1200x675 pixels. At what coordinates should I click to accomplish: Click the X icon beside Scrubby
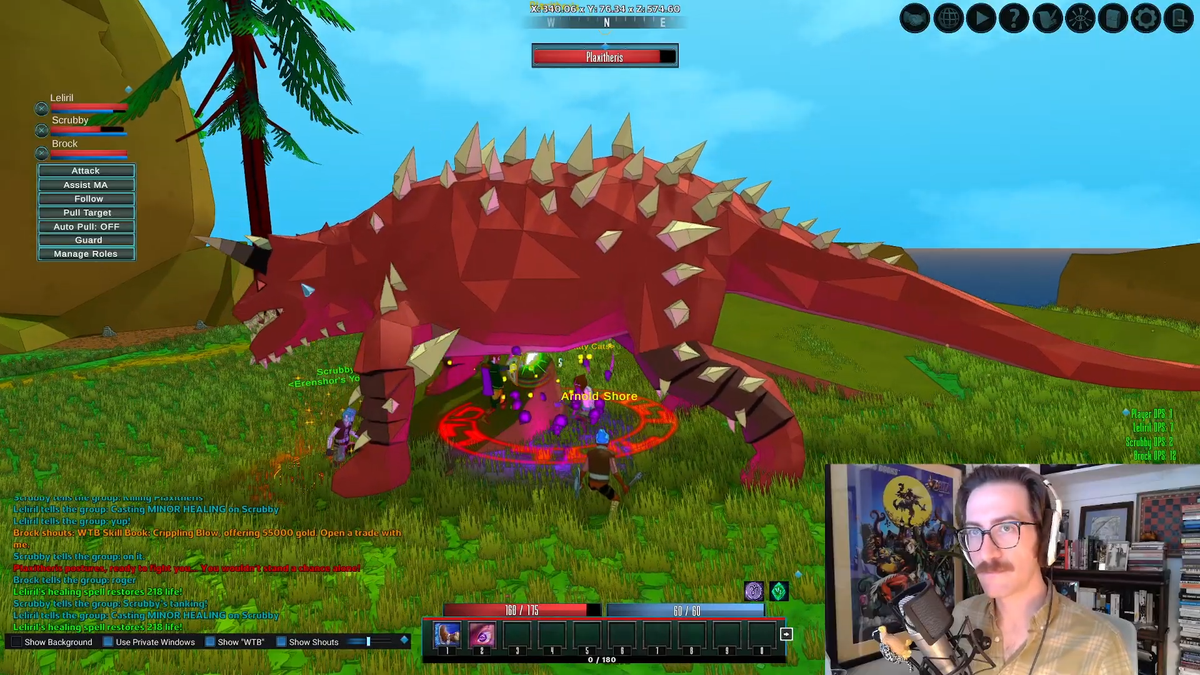[42, 130]
